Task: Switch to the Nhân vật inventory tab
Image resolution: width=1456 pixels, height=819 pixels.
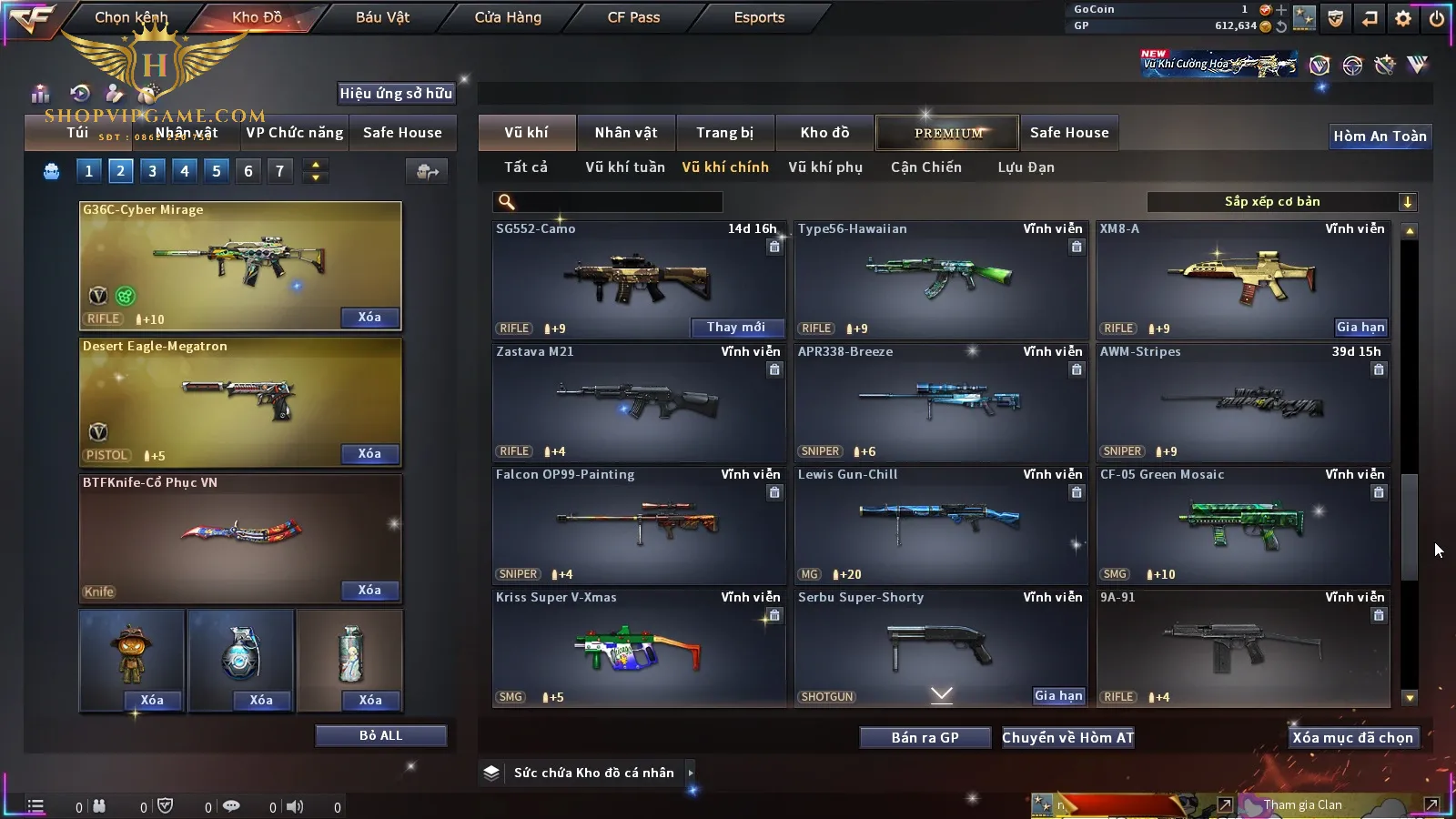Action: coord(626,133)
